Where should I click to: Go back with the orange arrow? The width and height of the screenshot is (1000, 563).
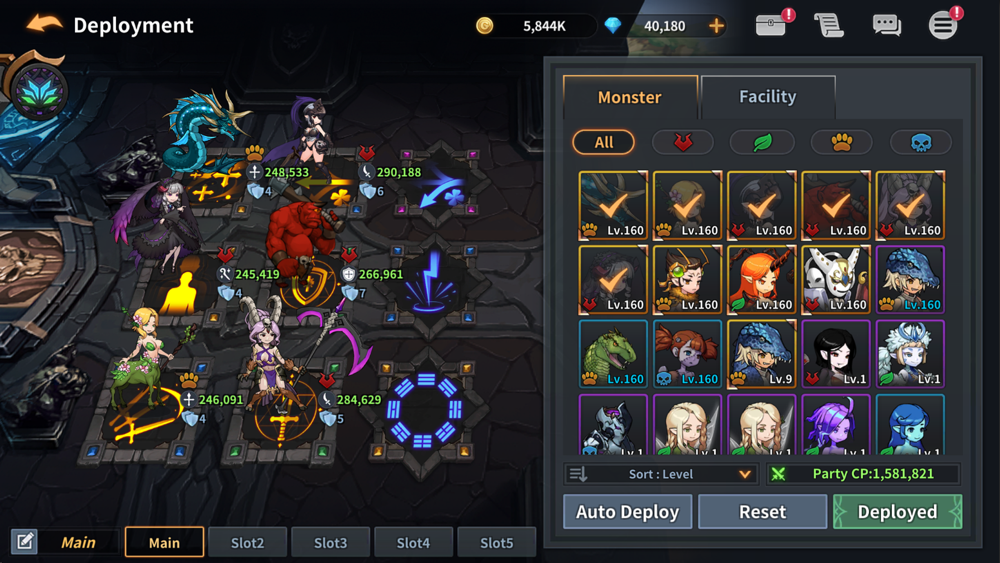44,24
